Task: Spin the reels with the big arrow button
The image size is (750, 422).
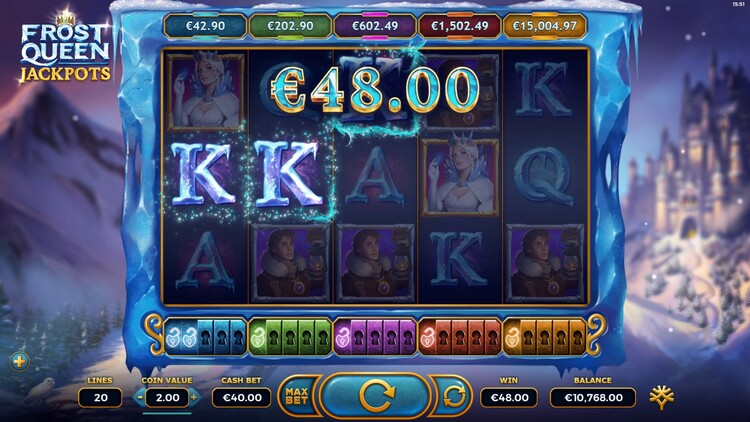Action: coord(375,396)
